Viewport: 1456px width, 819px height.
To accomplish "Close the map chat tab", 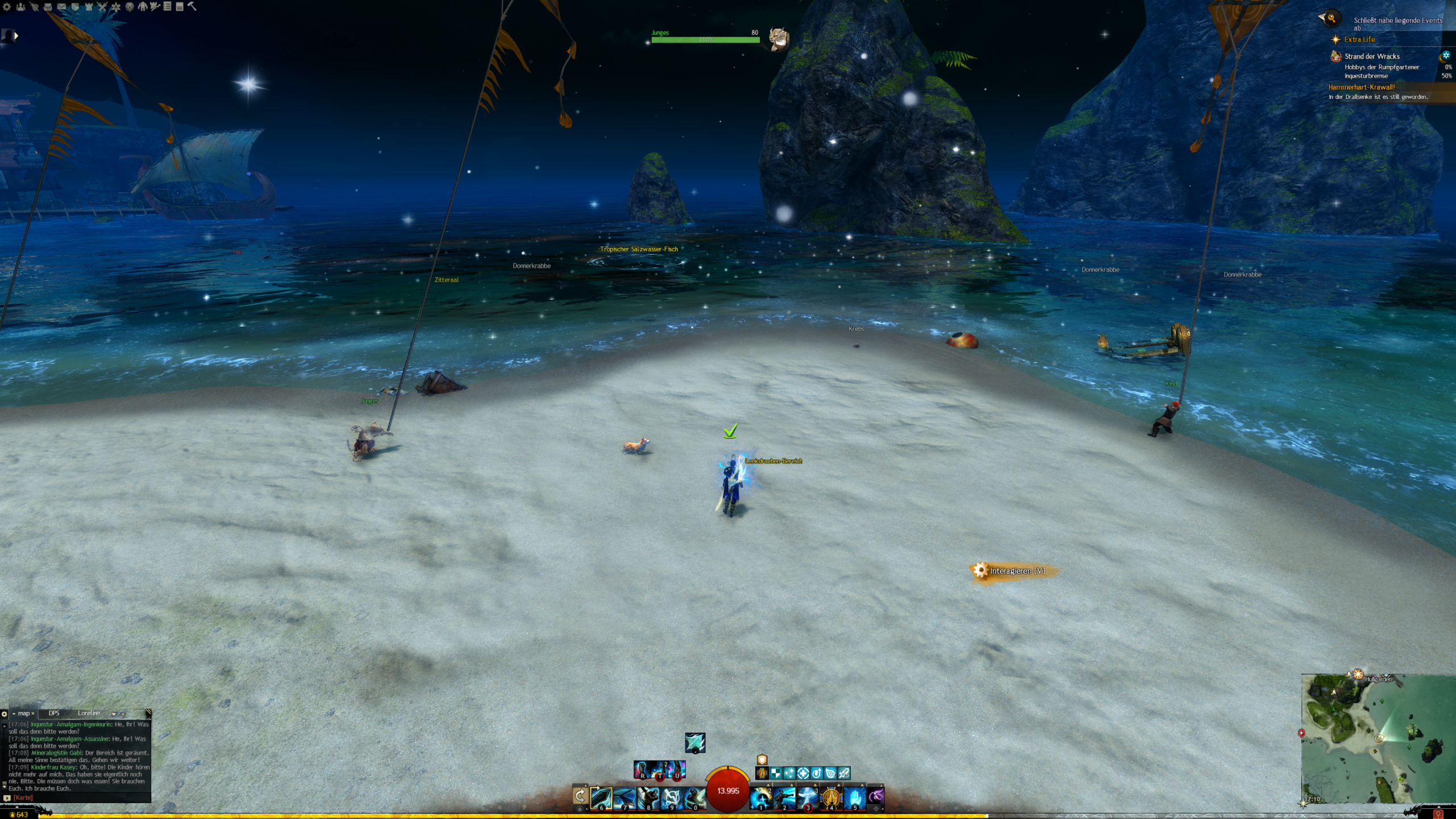I will tap(33, 714).
